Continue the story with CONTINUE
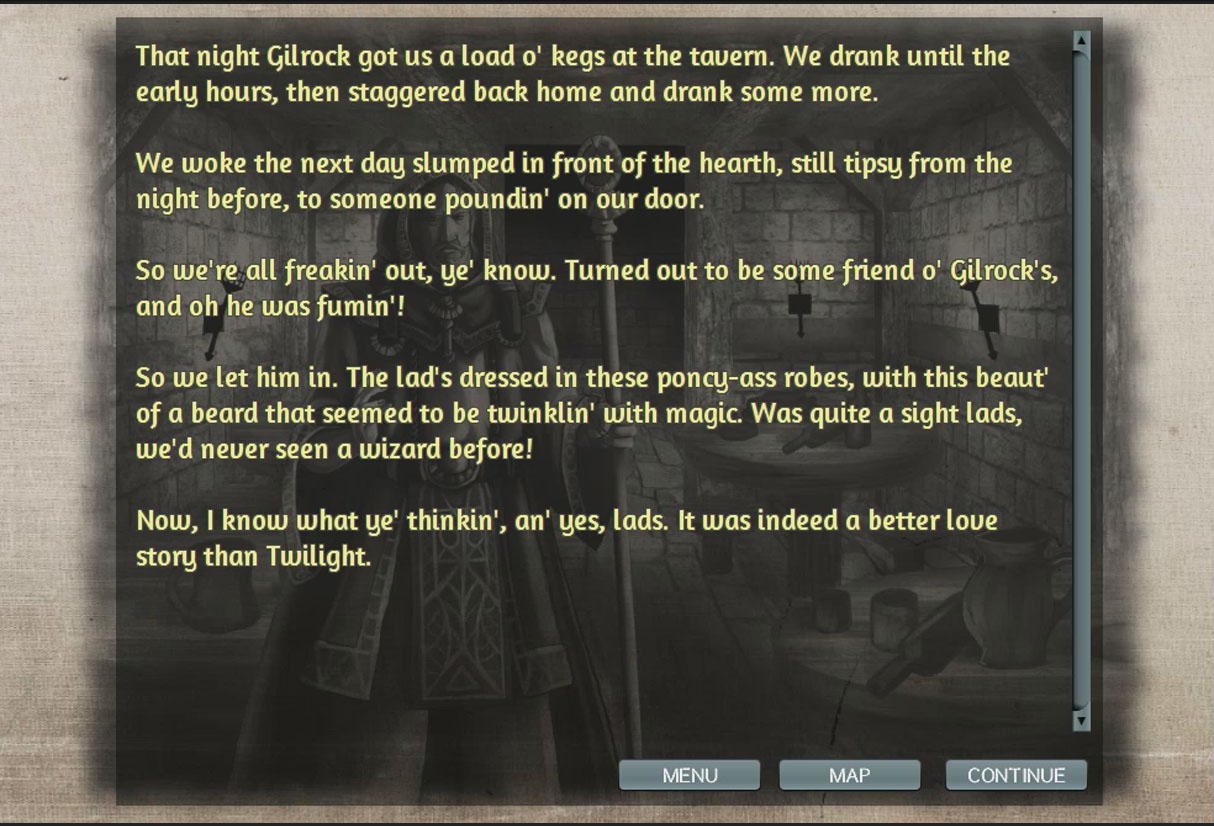Viewport: 1214px width, 826px height. 1016,775
